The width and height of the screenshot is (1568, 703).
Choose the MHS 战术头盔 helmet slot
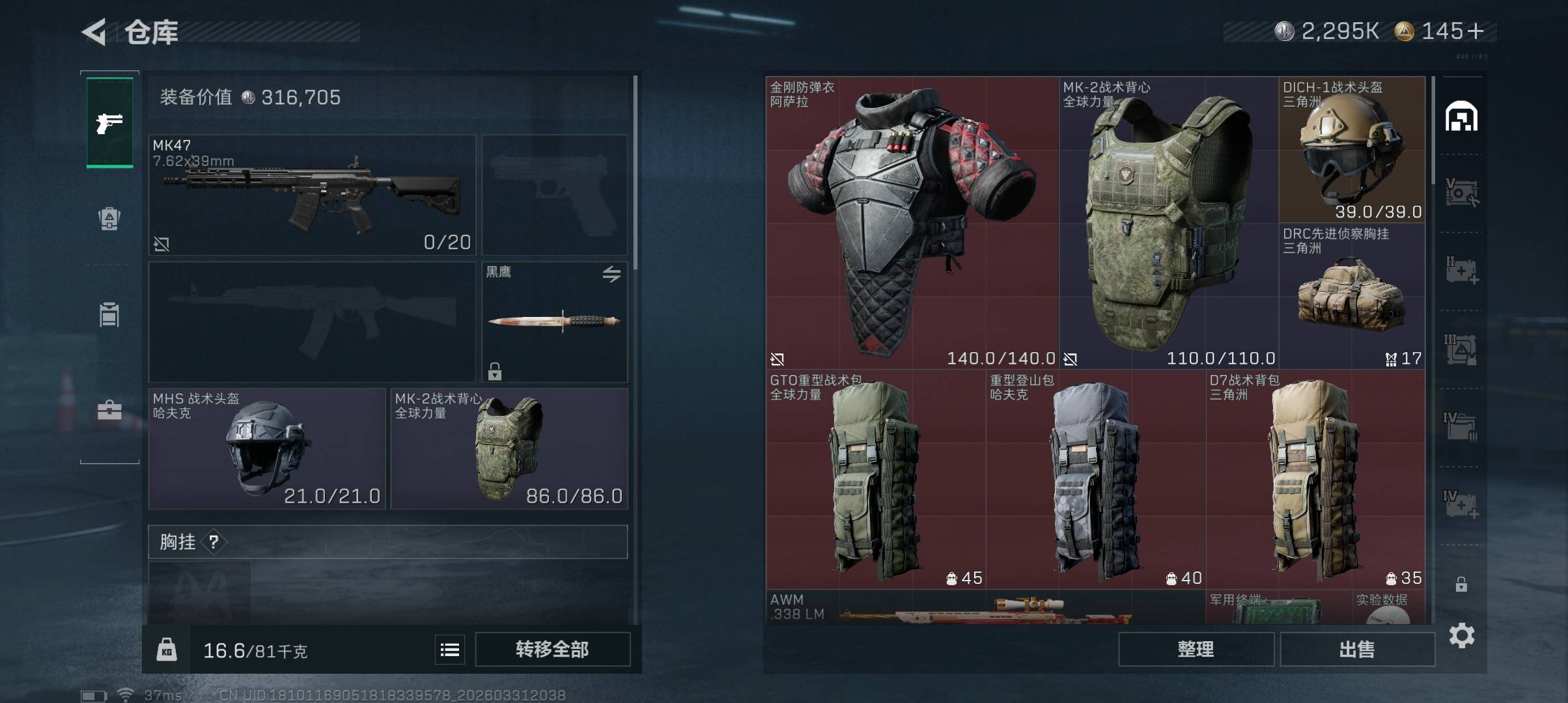(267, 448)
